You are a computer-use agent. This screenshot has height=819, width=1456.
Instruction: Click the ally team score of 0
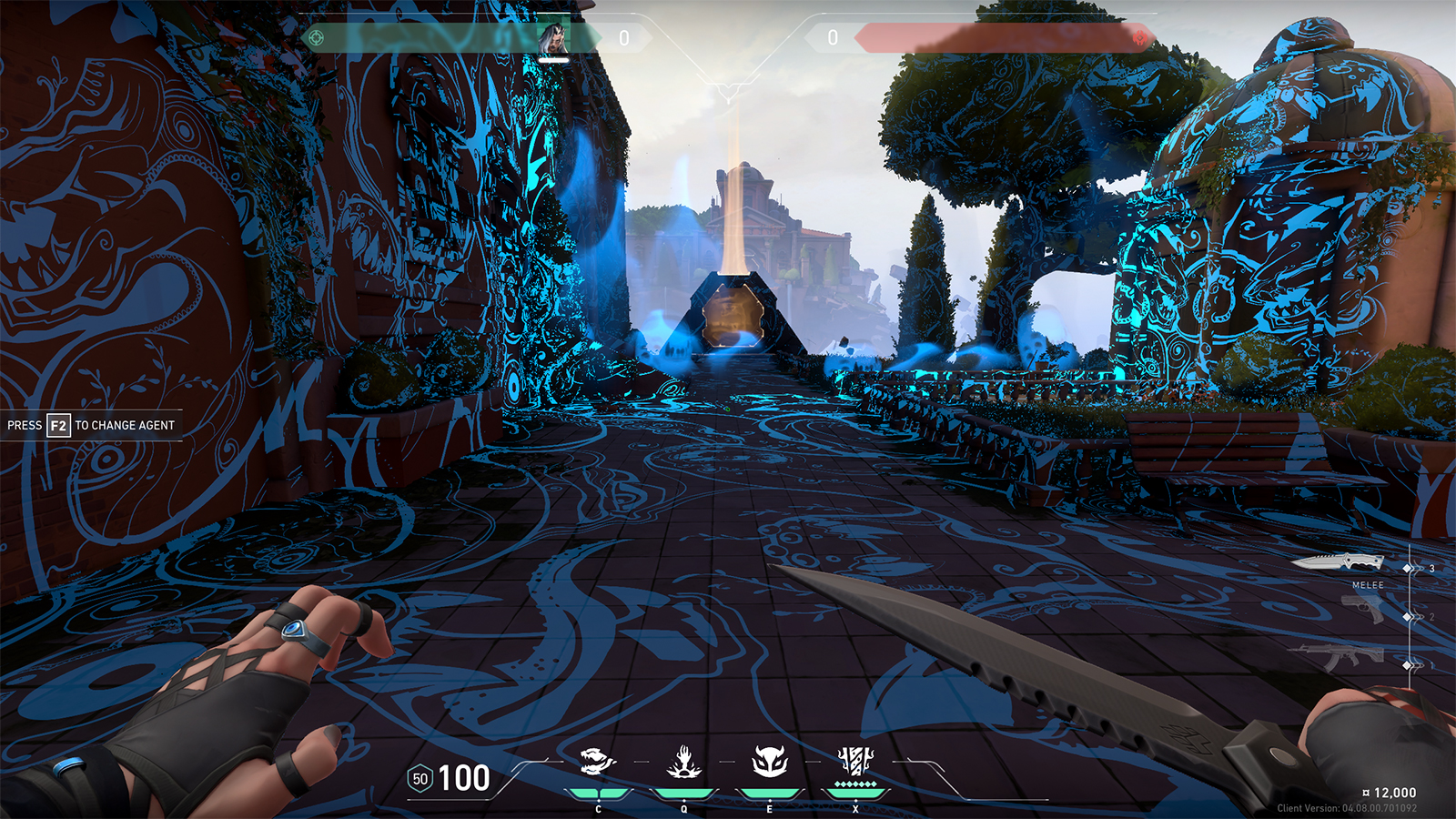[624, 36]
